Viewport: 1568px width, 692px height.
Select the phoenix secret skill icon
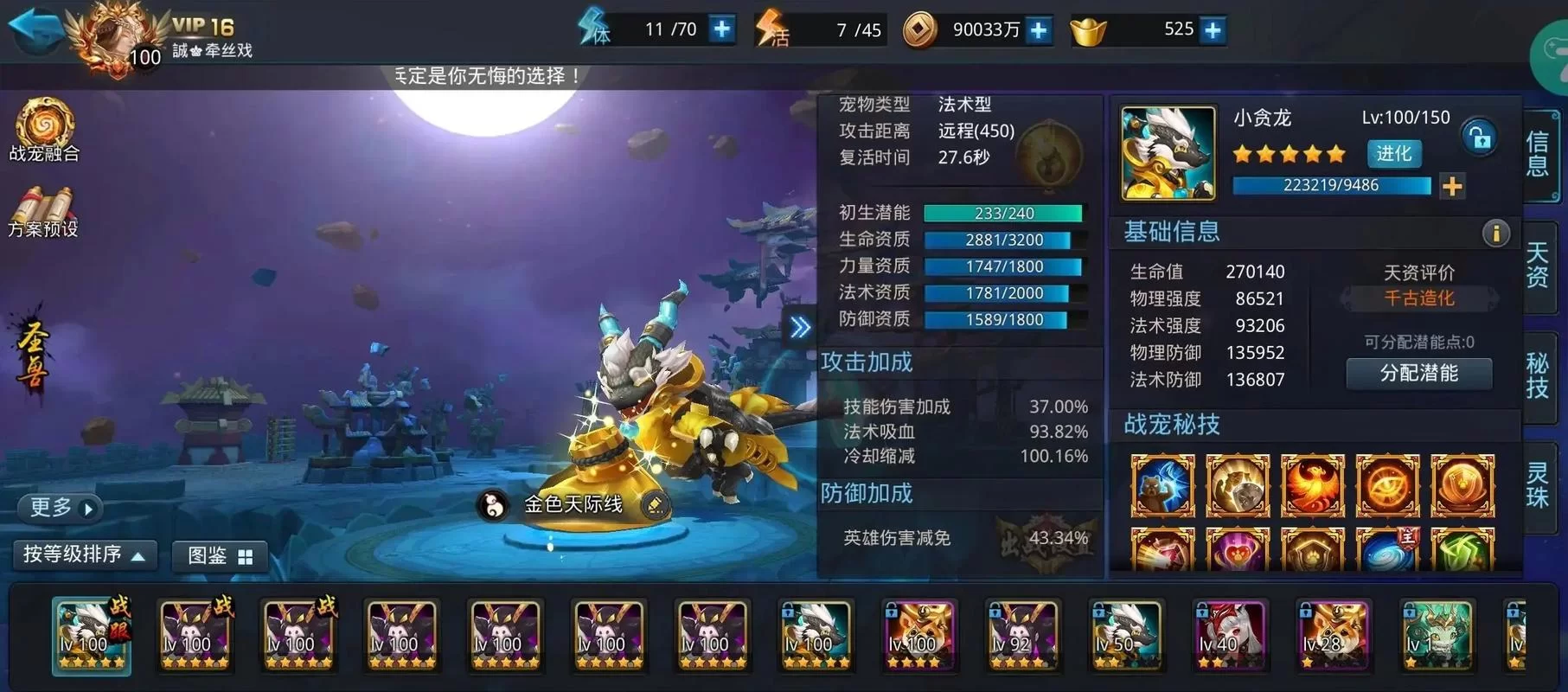click(x=1312, y=484)
